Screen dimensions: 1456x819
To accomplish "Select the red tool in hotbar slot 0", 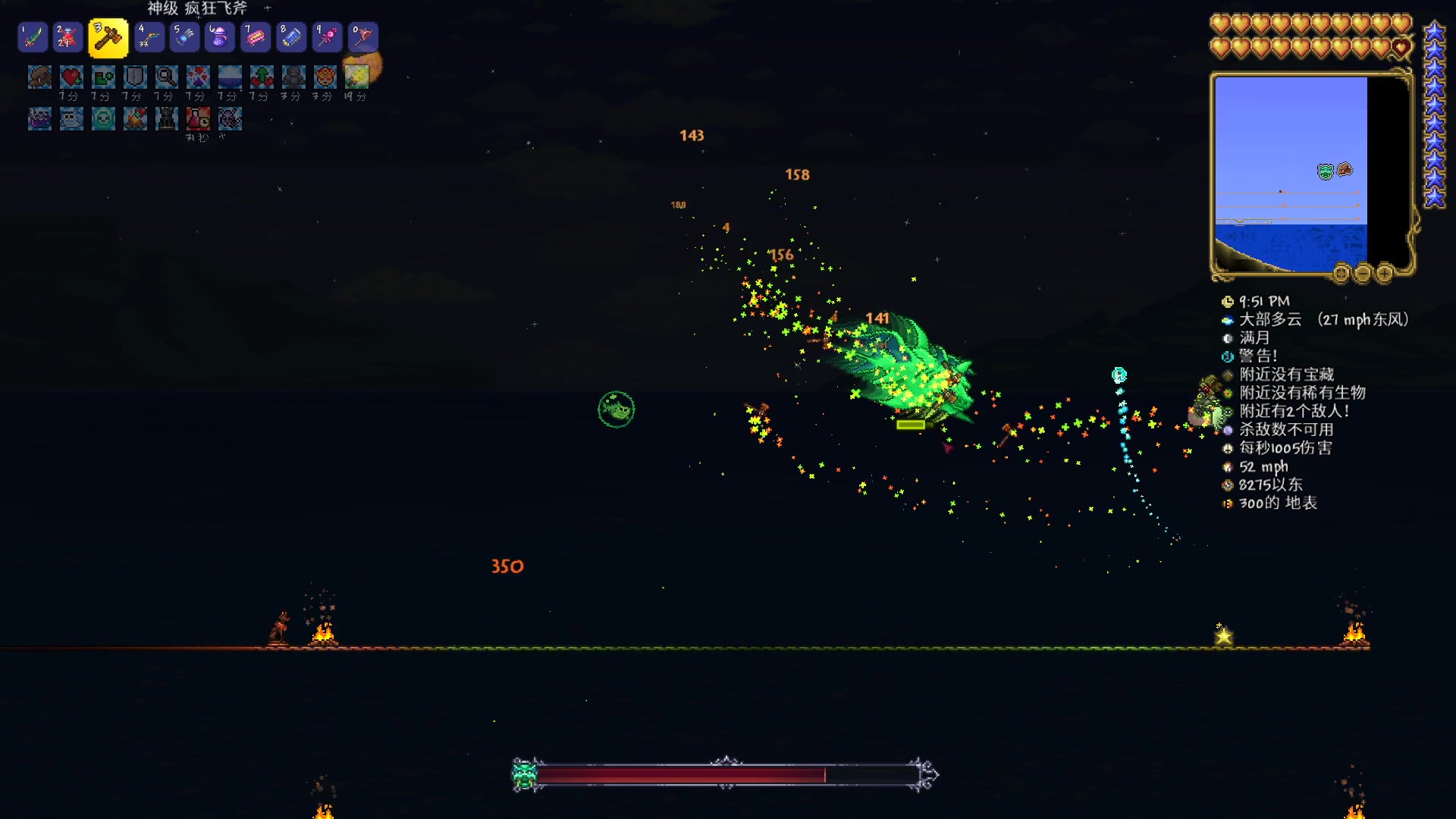I will coord(362,36).
